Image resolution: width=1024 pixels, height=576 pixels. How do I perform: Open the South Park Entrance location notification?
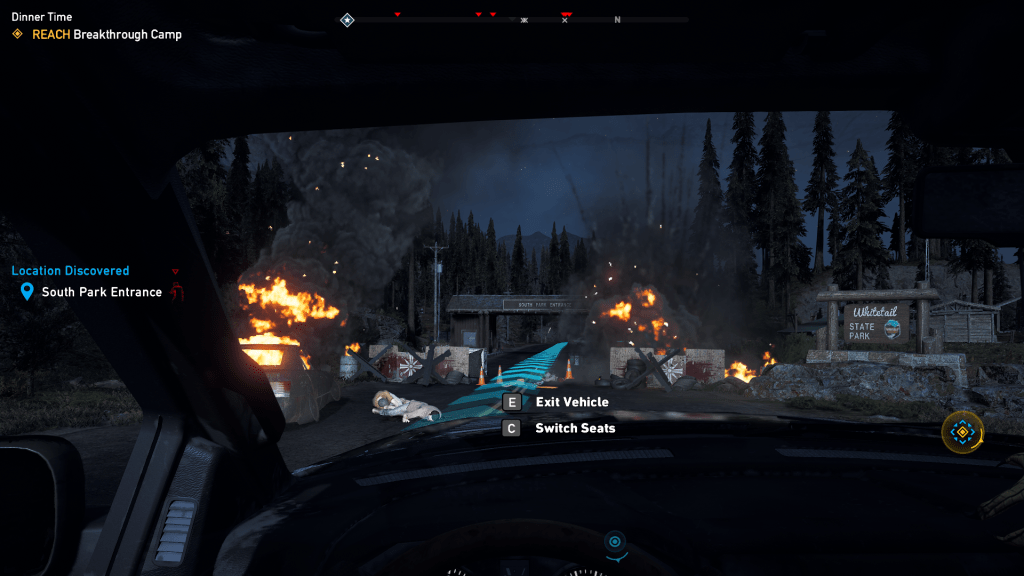pyautogui.click(x=101, y=292)
